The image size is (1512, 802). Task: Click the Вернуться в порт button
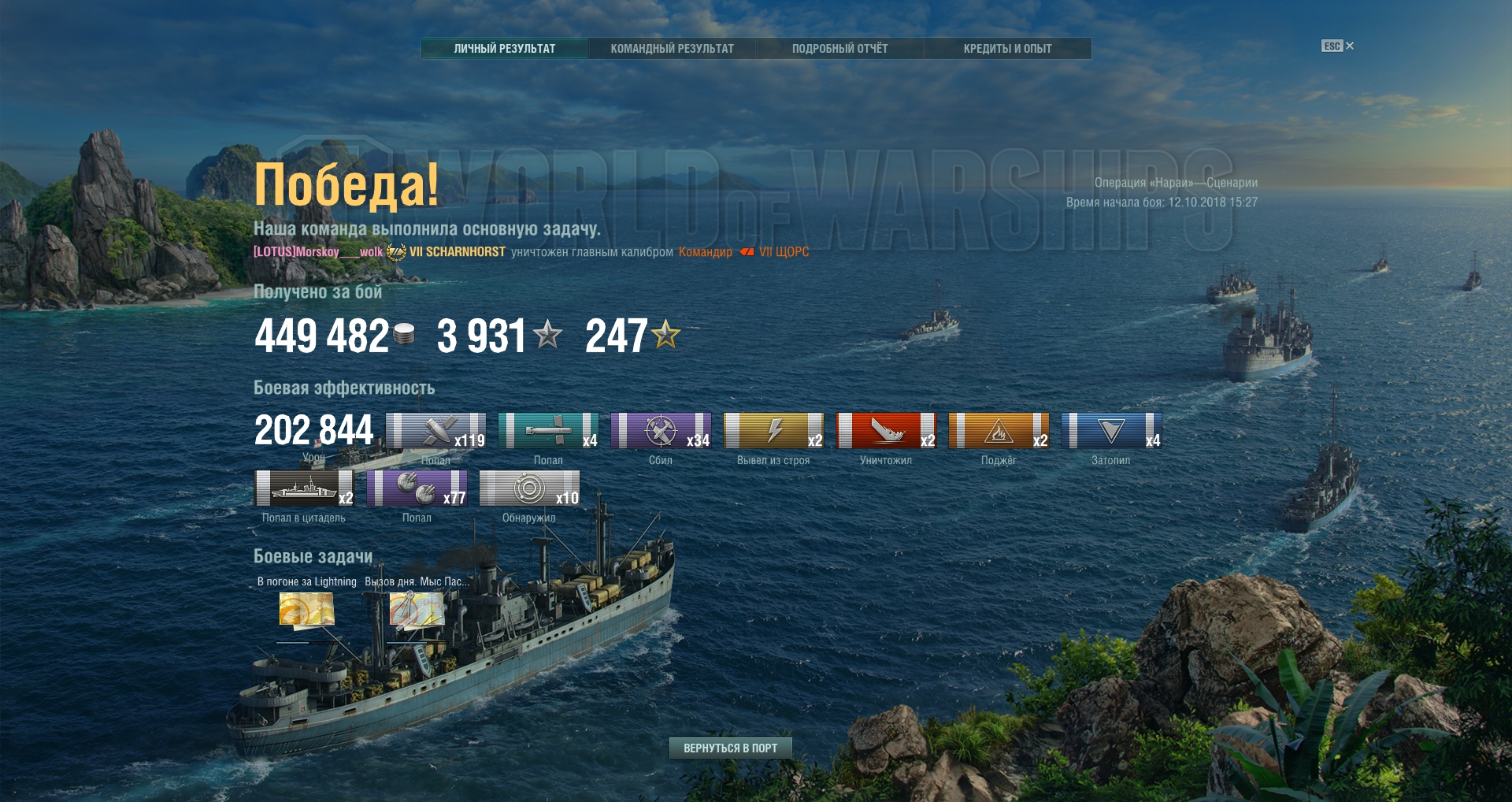tap(730, 748)
